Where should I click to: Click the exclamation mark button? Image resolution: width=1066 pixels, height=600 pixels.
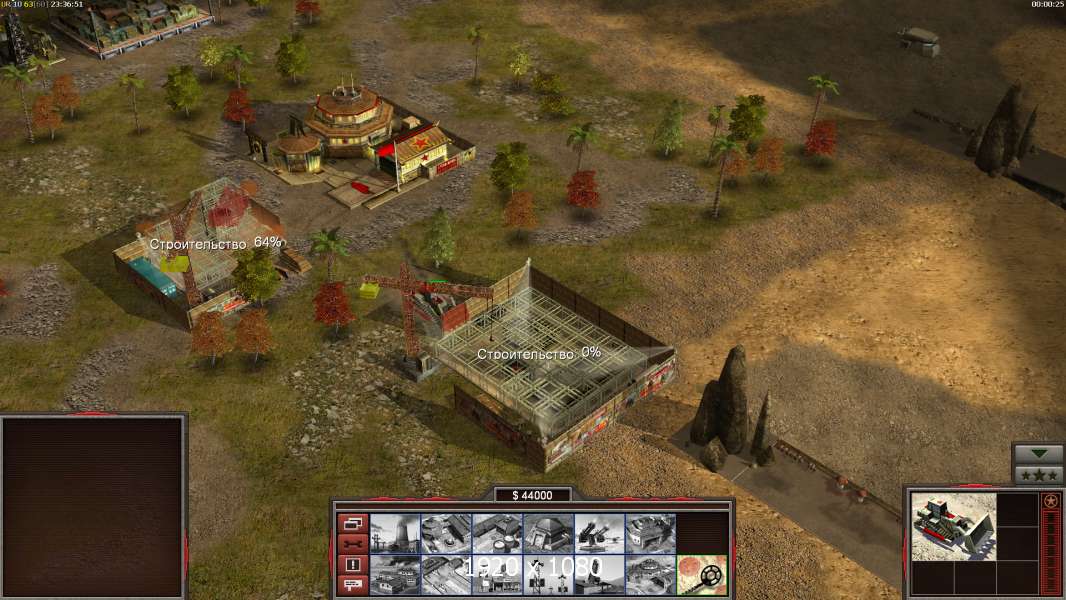tap(352, 565)
